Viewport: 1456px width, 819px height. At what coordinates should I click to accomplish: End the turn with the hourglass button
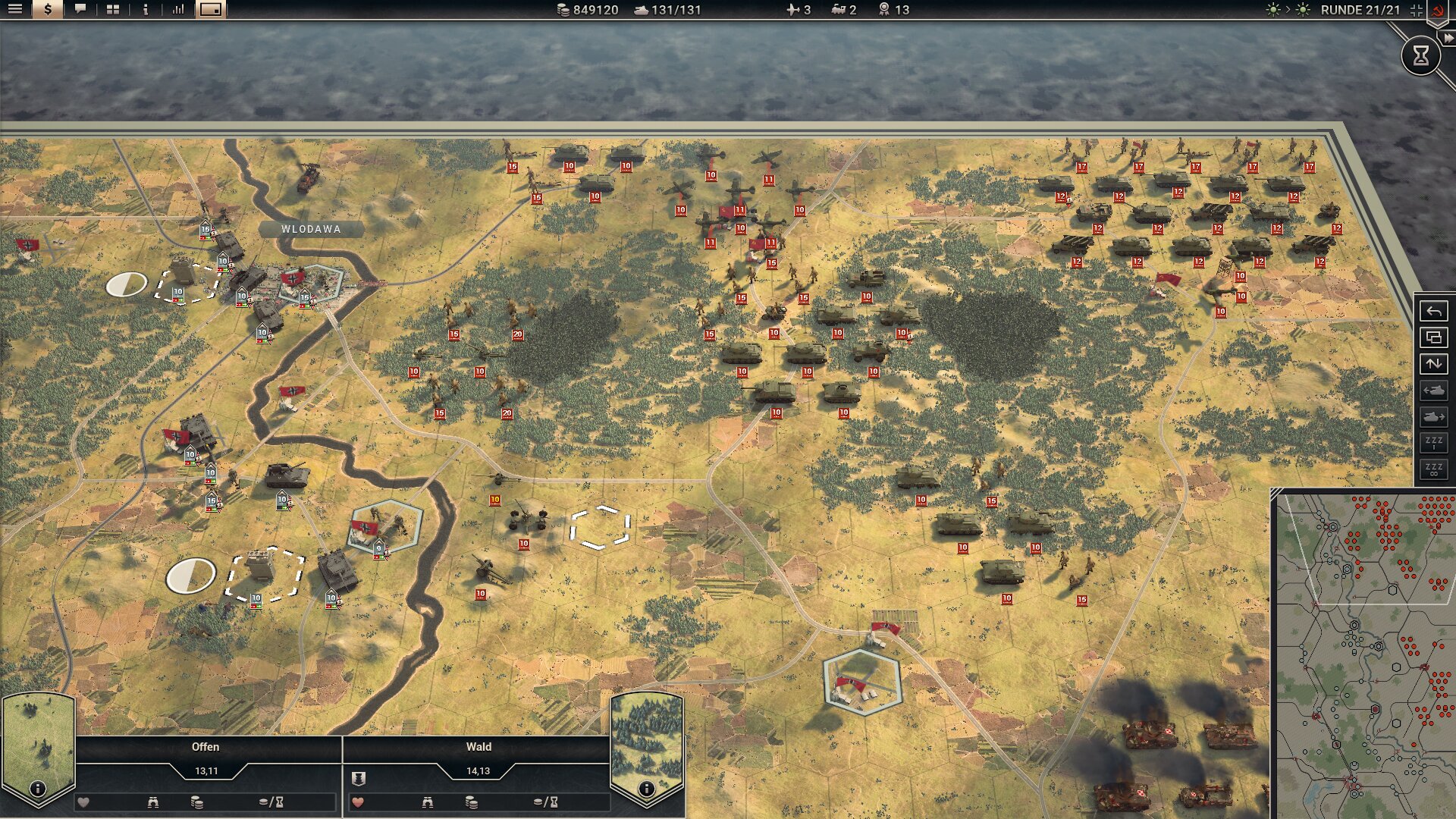(x=1420, y=55)
